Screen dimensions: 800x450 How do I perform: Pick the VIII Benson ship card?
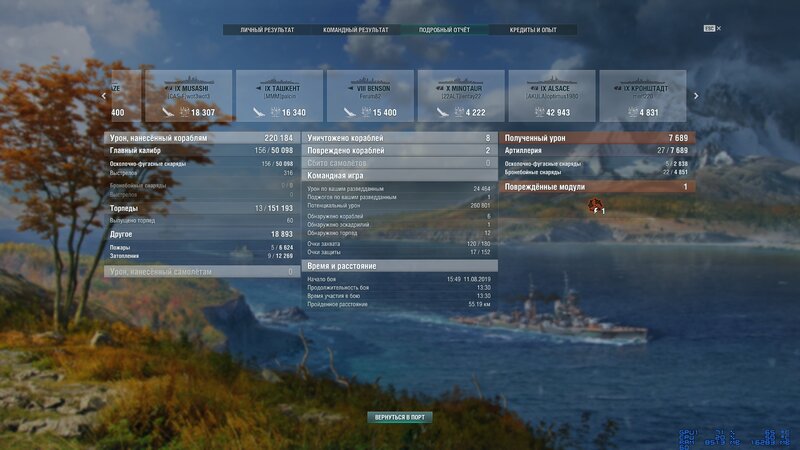[x=370, y=96]
